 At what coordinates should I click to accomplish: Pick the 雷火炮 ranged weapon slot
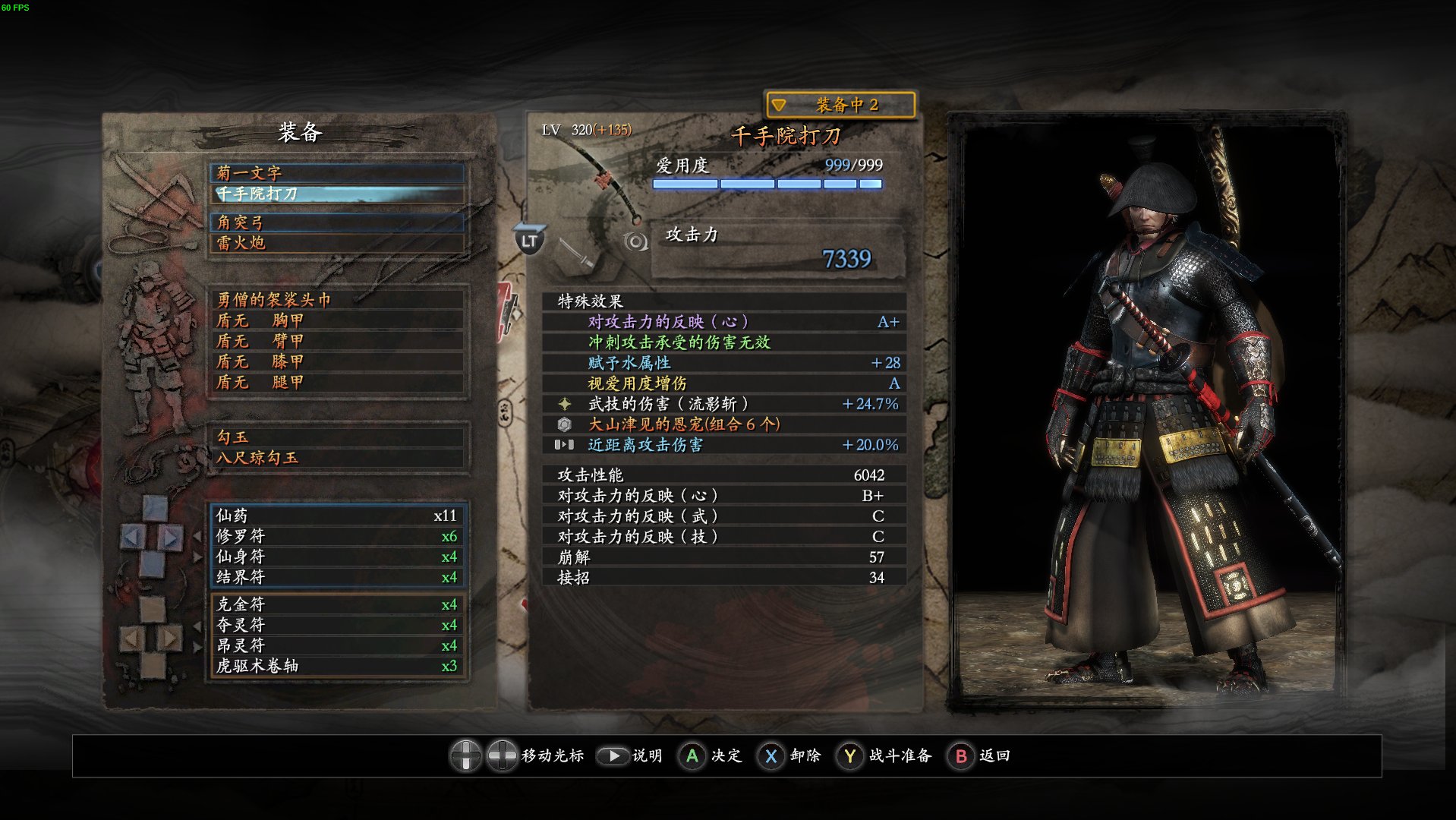pyautogui.click(x=336, y=243)
